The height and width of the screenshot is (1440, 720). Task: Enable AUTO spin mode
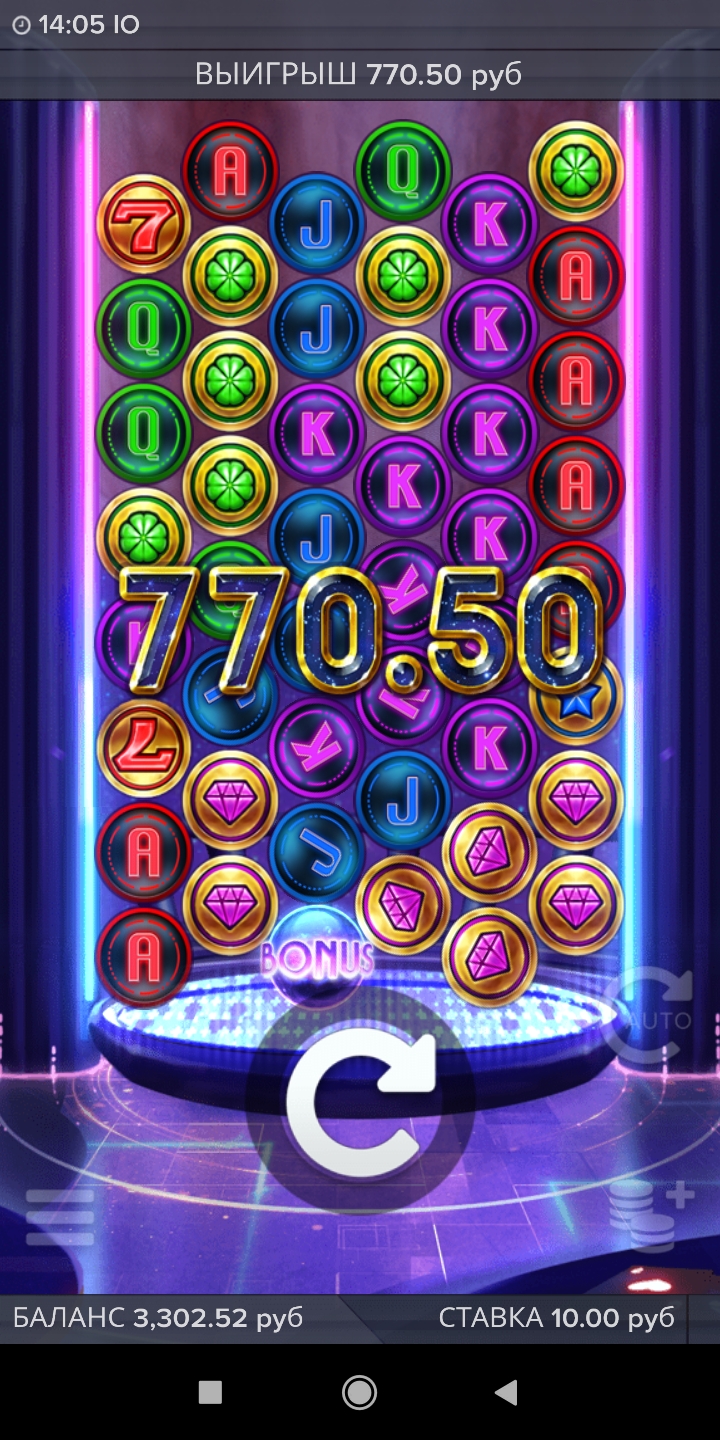648,1015
